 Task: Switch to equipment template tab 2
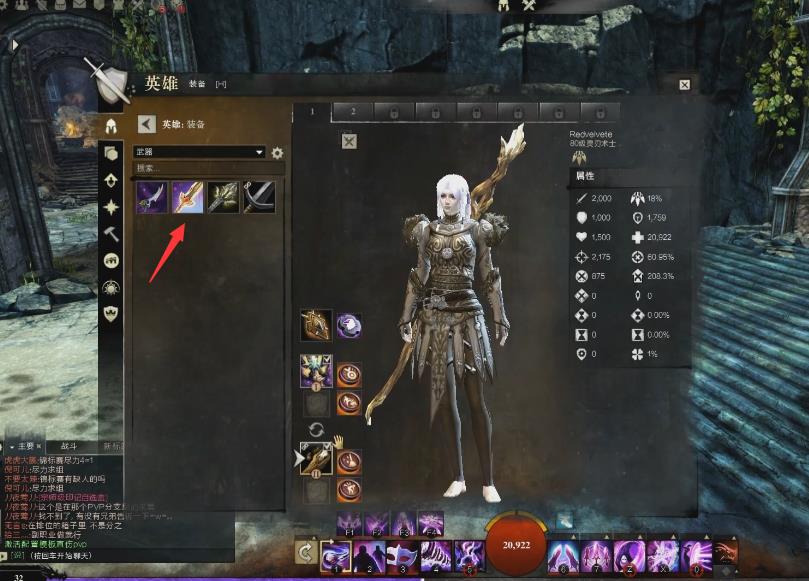pyautogui.click(x=353, y=111)
